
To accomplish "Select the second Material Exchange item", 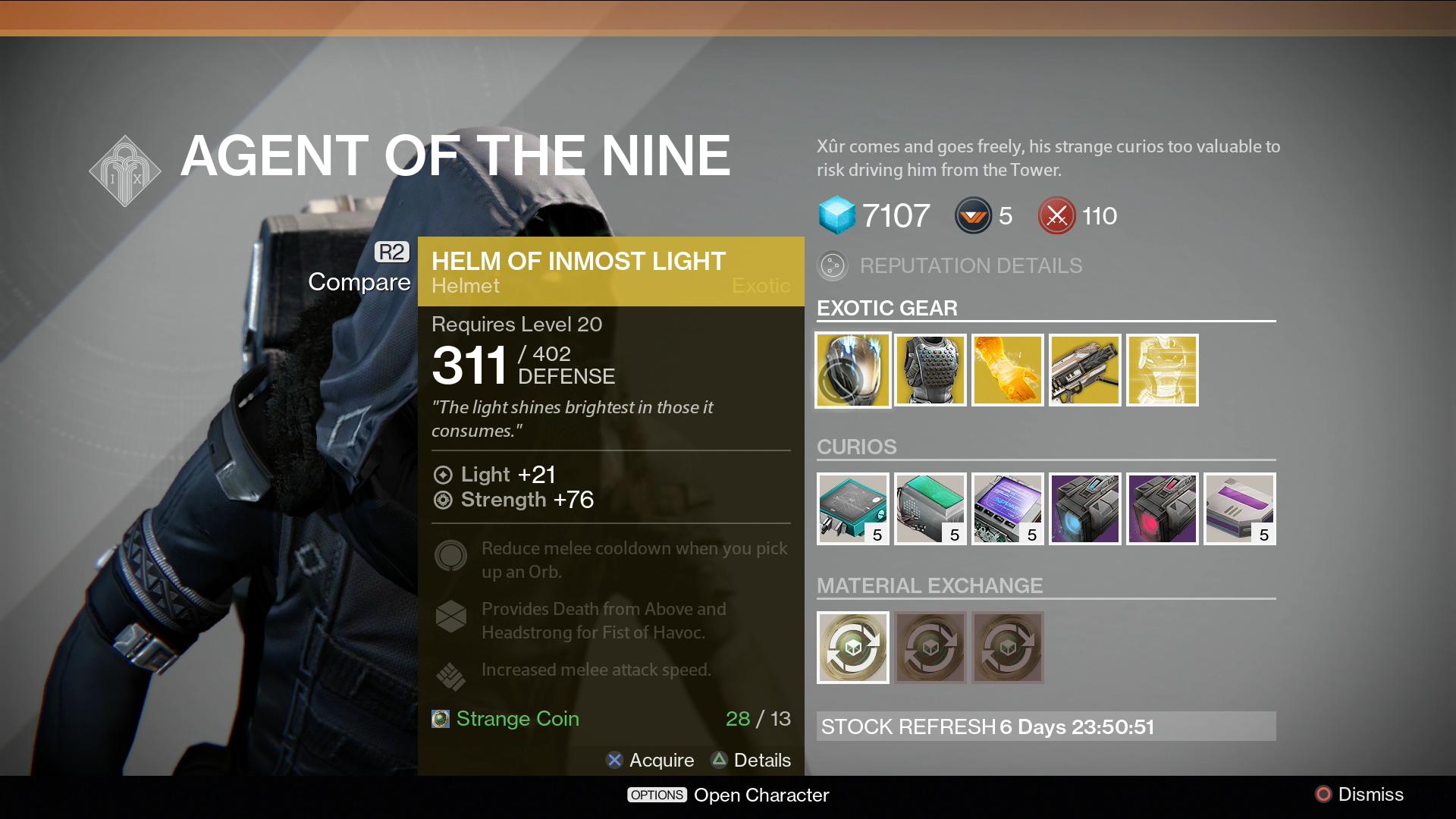I will click(930, 647).
